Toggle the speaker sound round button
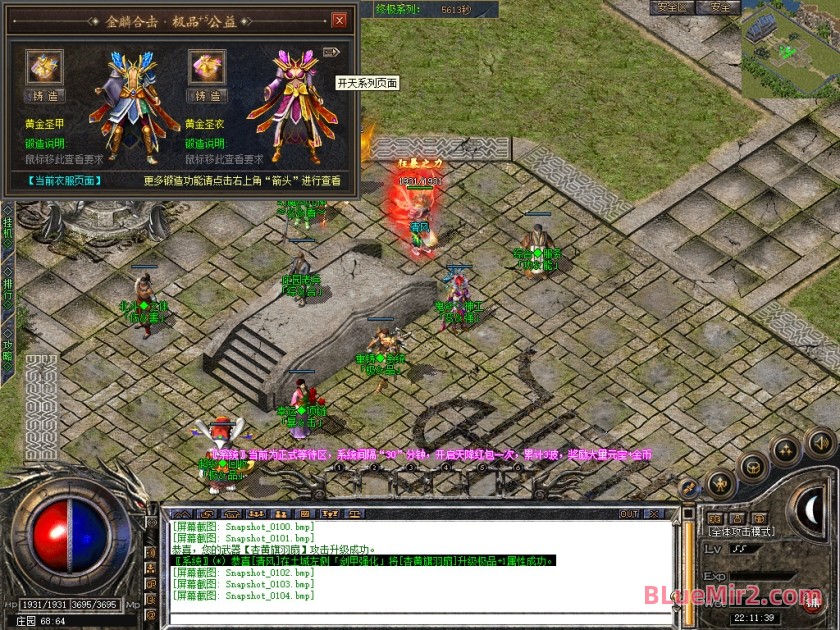Image resolution: width=840 pixels, height=630 pixels. 820,441
